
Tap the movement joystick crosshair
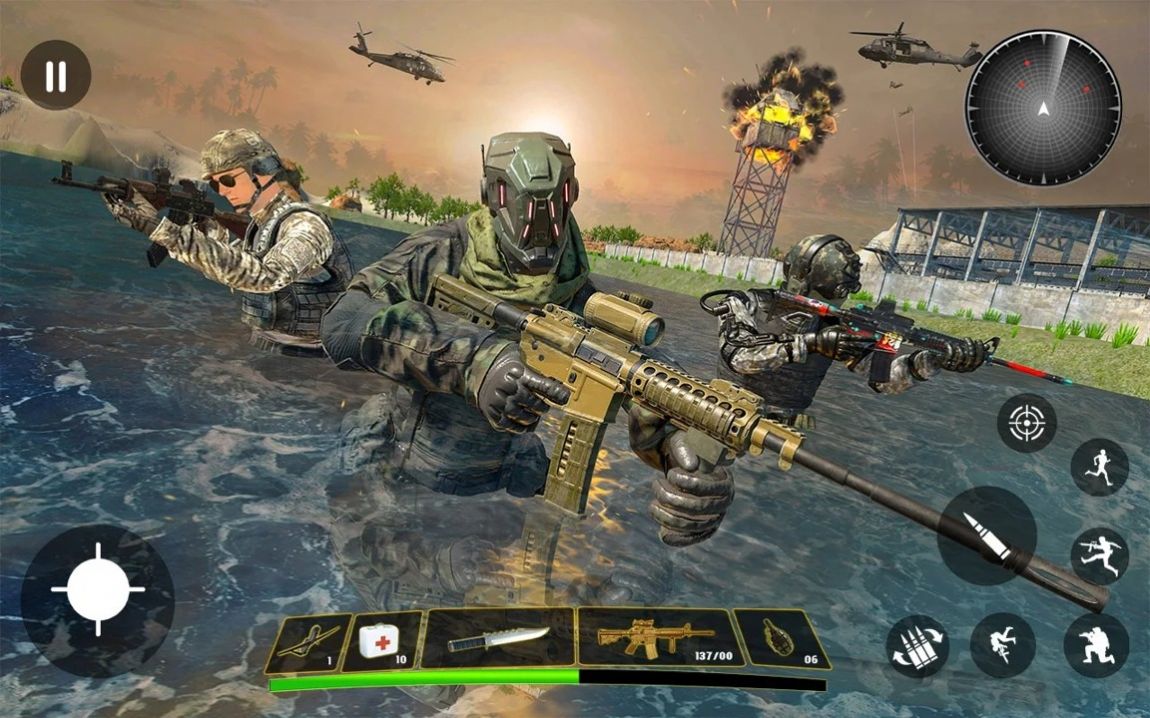coord(98,590)
